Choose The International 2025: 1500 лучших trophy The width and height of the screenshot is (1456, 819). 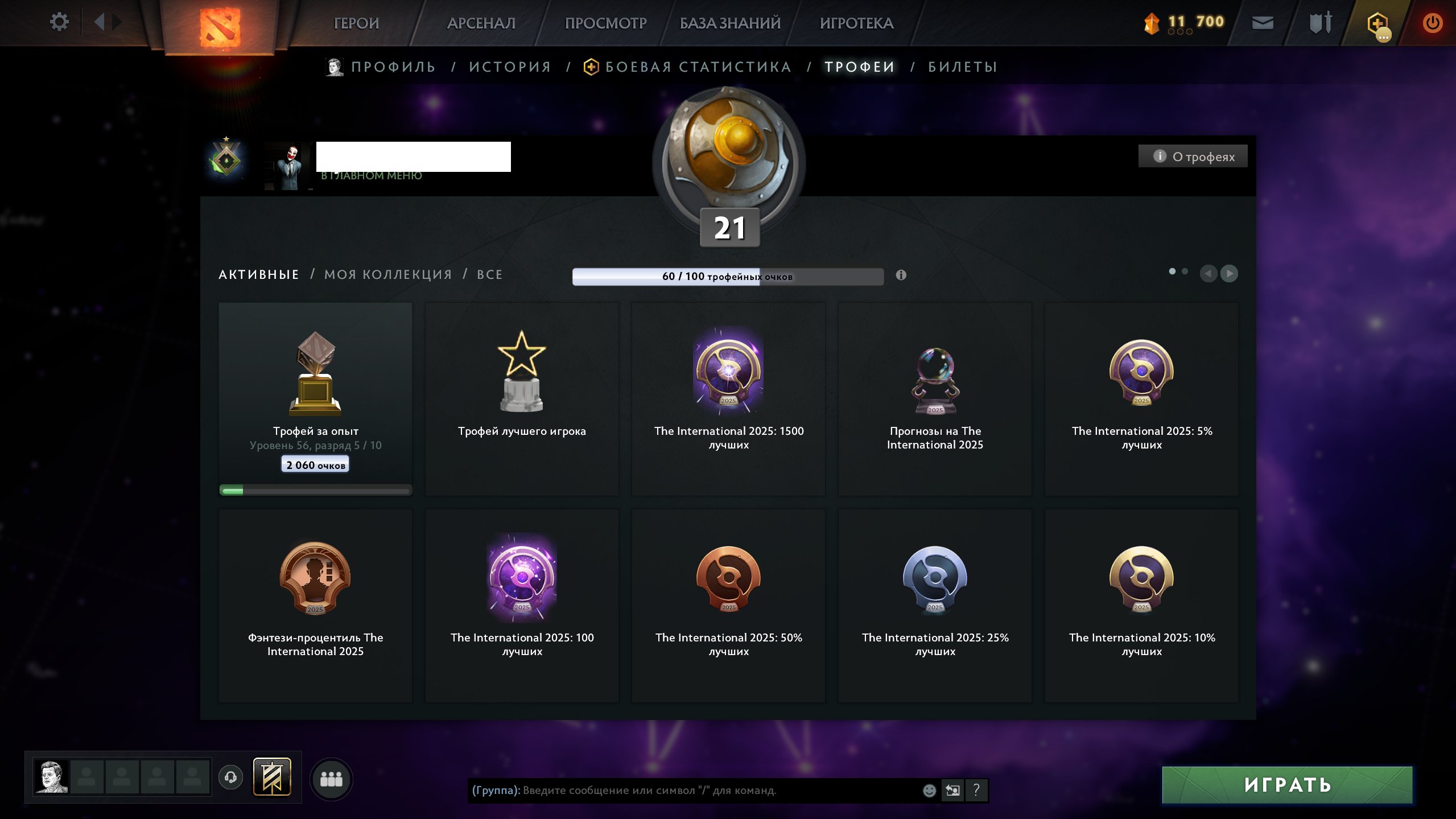(728, 398)
